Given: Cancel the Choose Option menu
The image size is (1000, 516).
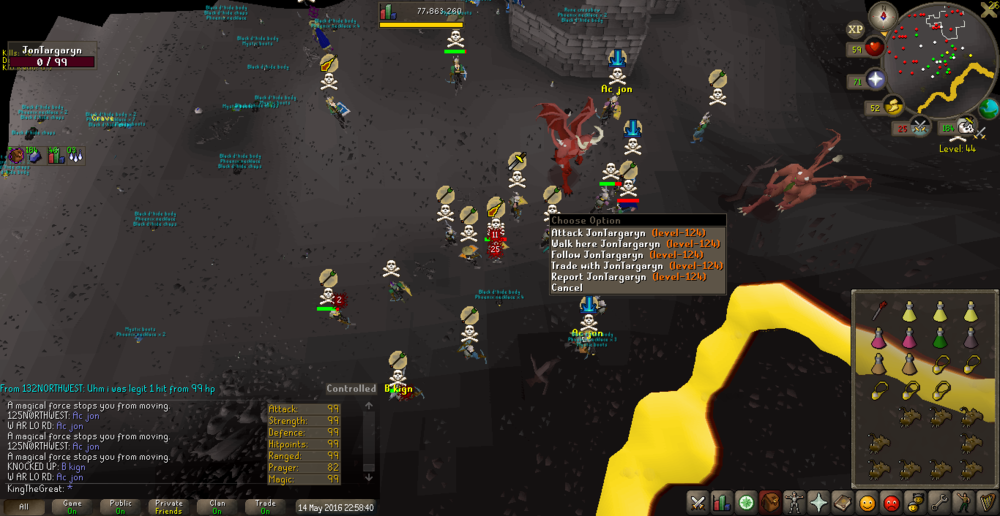Looking at the screenshot, I should tap(567, 288).
